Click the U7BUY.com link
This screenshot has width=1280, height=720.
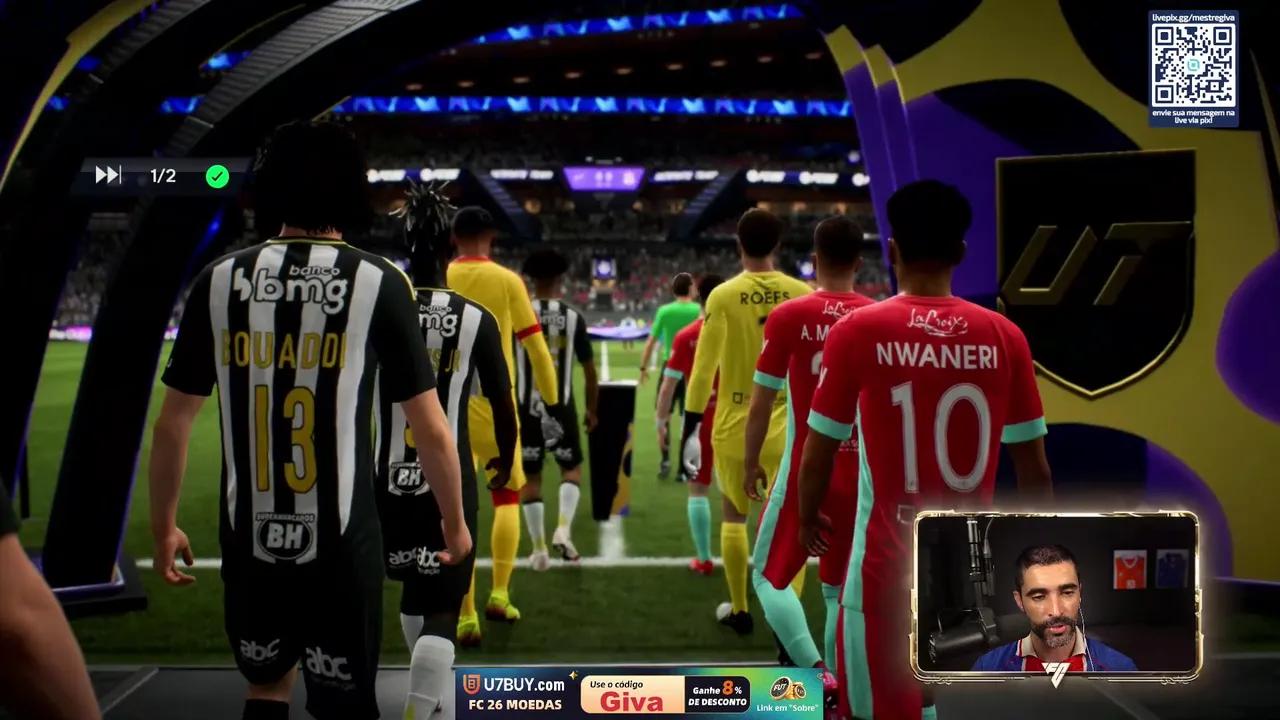coord(524,684)
